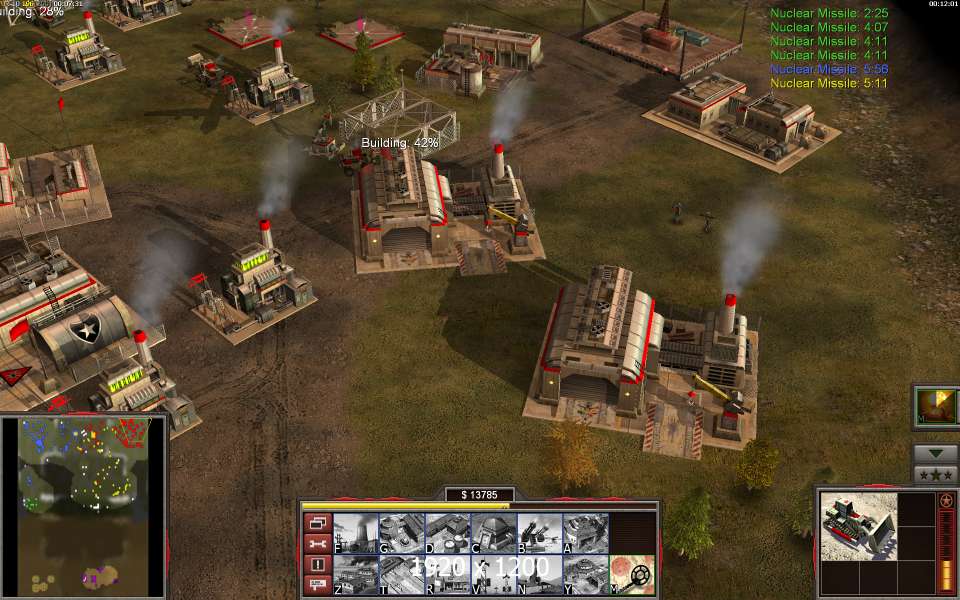Choose the build icon labeled A

pyautogui.click(x=585, y=533)
